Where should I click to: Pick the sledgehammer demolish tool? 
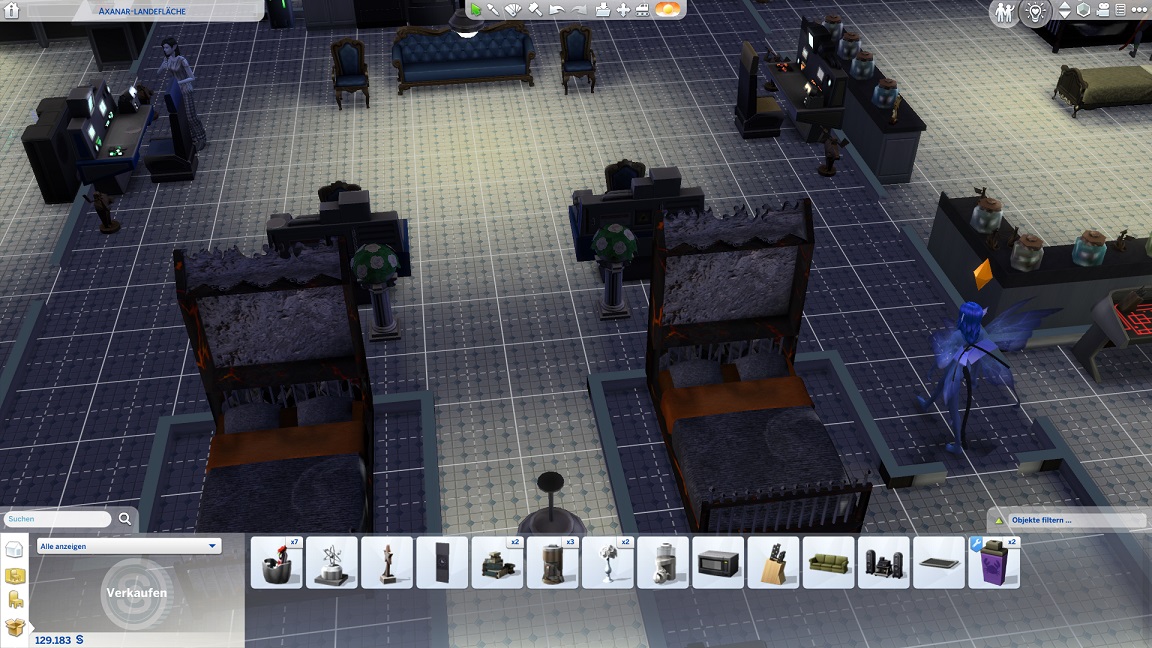[x=535, y=10]
